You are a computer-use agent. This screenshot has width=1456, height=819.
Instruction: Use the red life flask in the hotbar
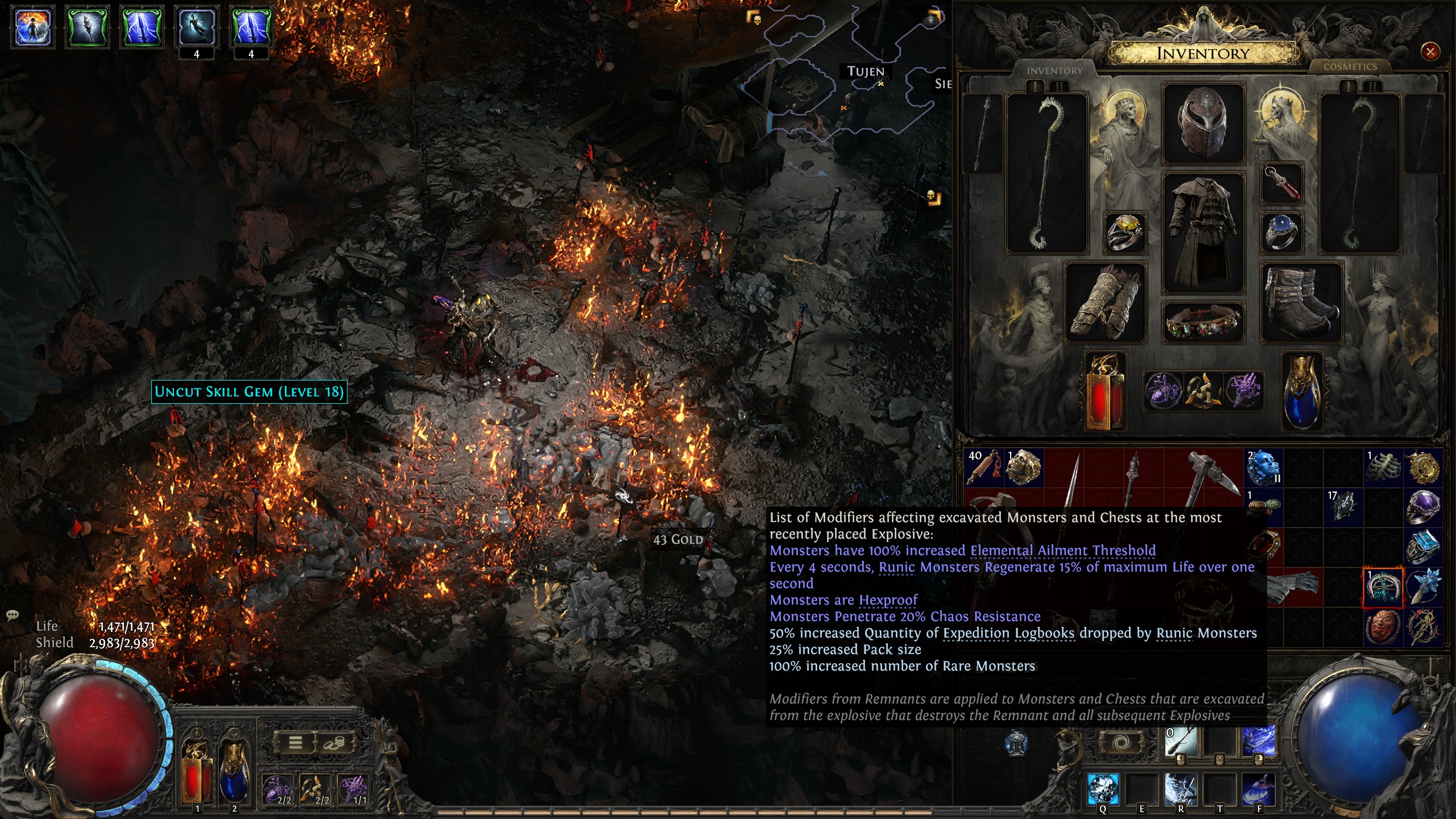197,773
